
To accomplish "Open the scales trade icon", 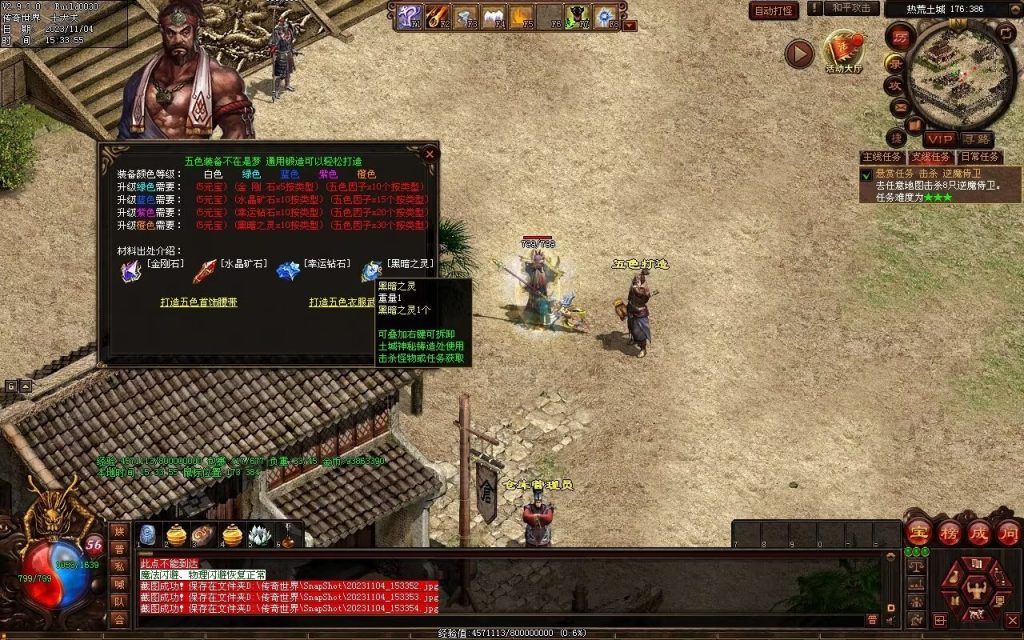I will coord(914,565).
